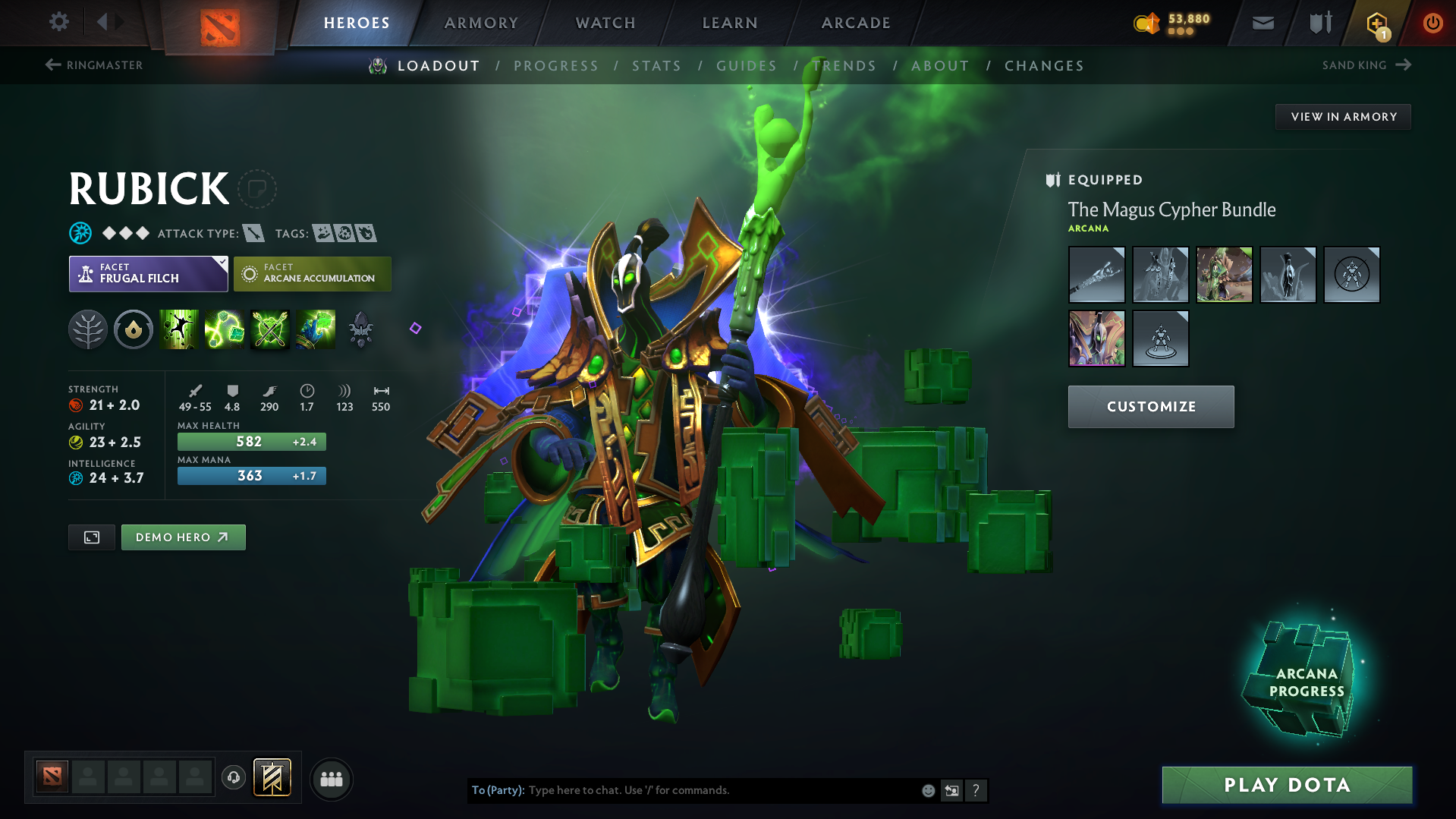The width and height of the screenshot is (1456, 819).
Task: Open the Armory menu item
Action: 481,22
